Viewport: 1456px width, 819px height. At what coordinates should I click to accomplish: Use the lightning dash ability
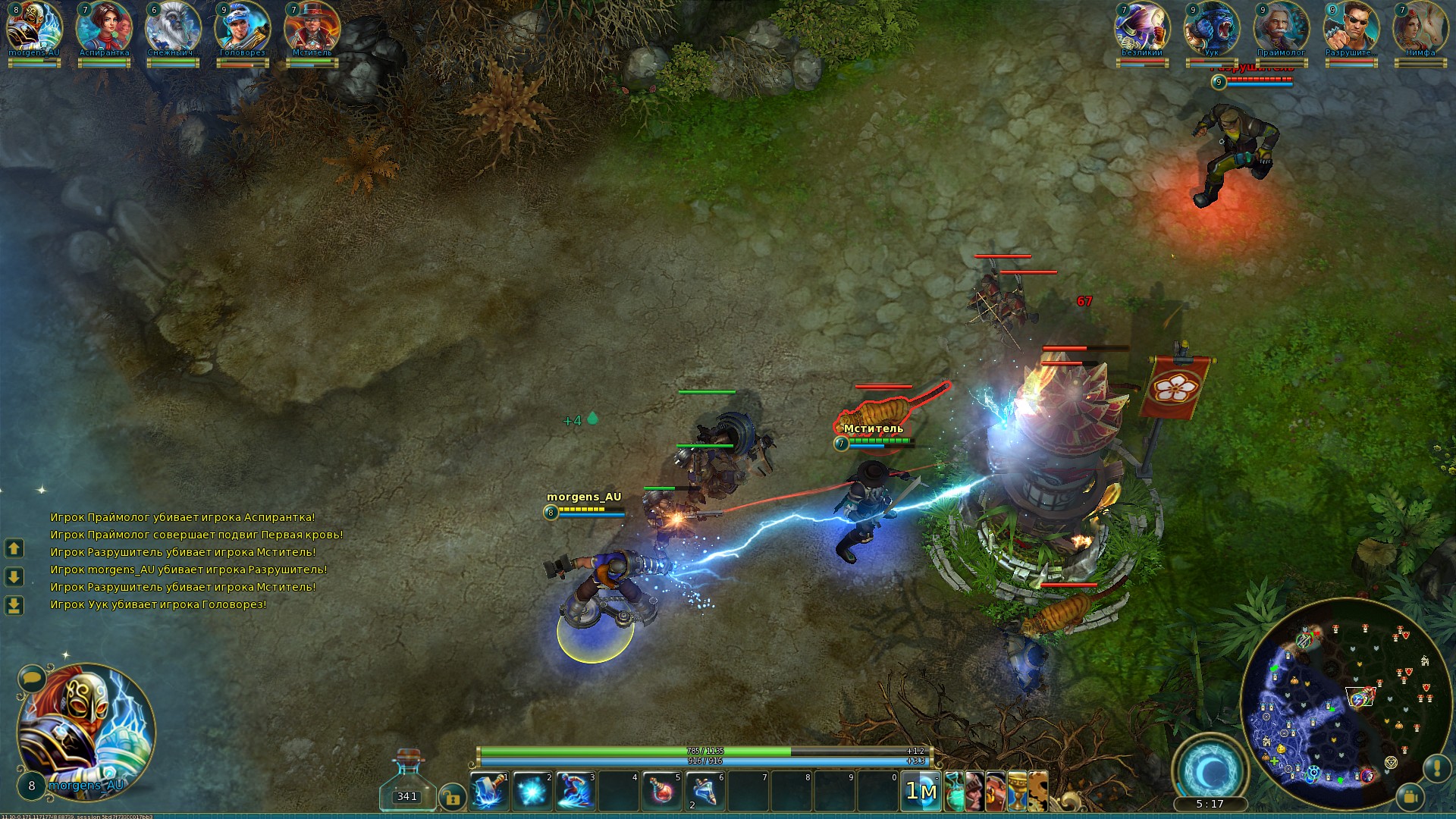pyautogui.click(x=576, y=792)
